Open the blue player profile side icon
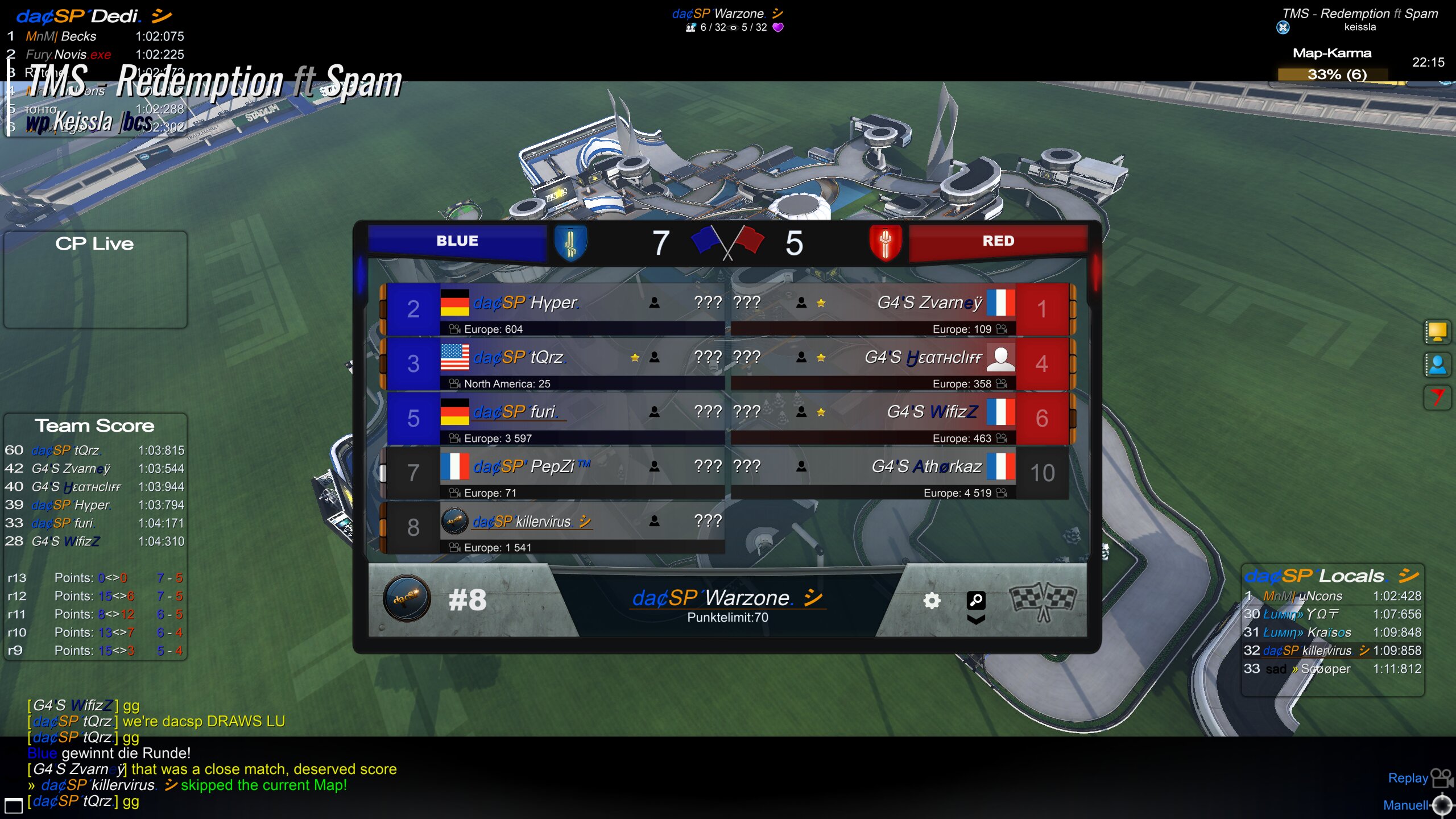The image size is (1456, 819). click(x=1437, y=365)
